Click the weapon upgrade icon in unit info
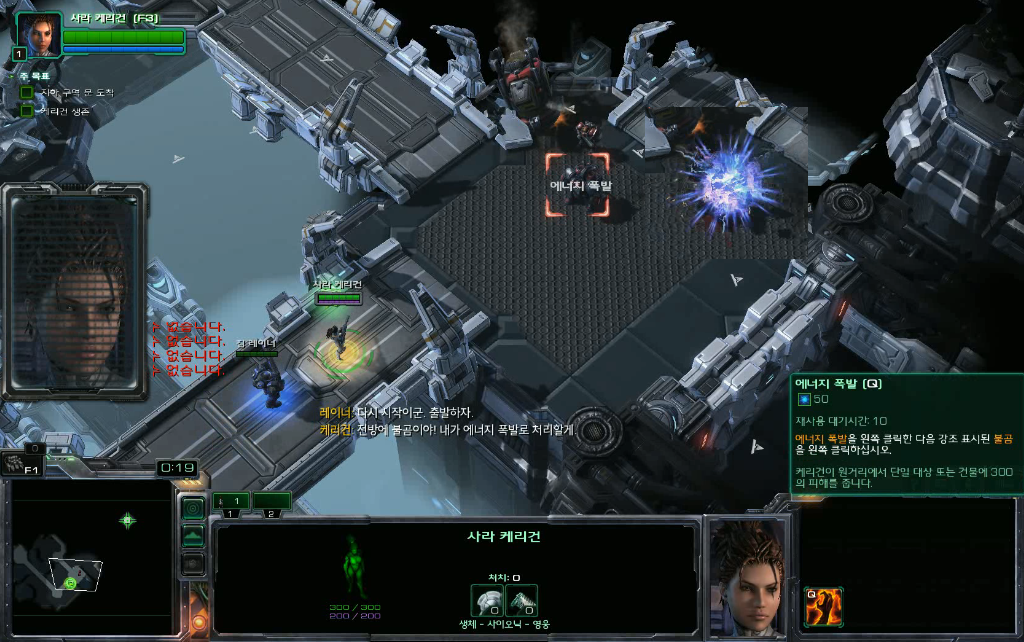 coord(521,600)
